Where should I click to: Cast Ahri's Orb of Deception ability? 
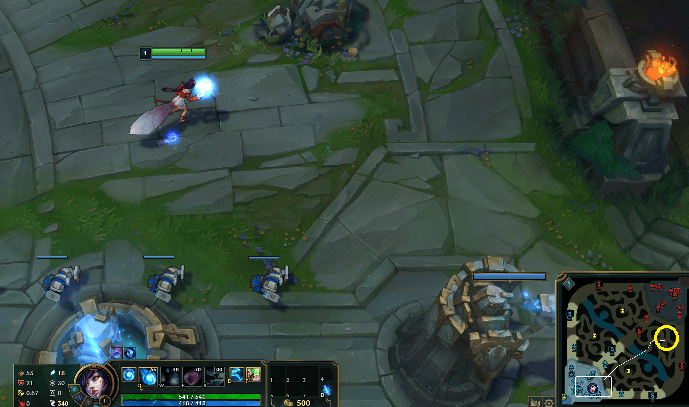(145, 377)
